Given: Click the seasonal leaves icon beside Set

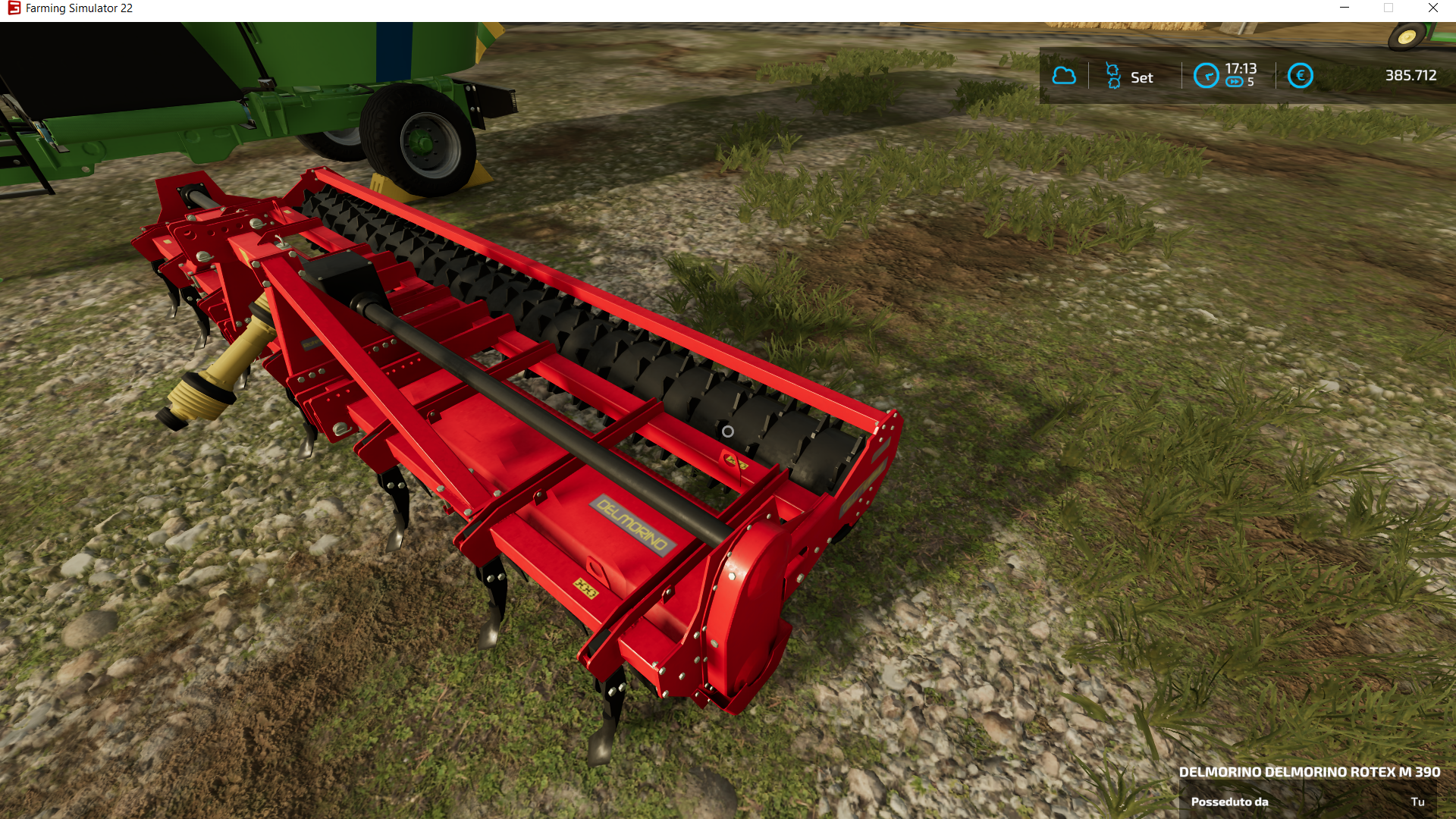Looking at the screenshot, I should (1112, 75).
